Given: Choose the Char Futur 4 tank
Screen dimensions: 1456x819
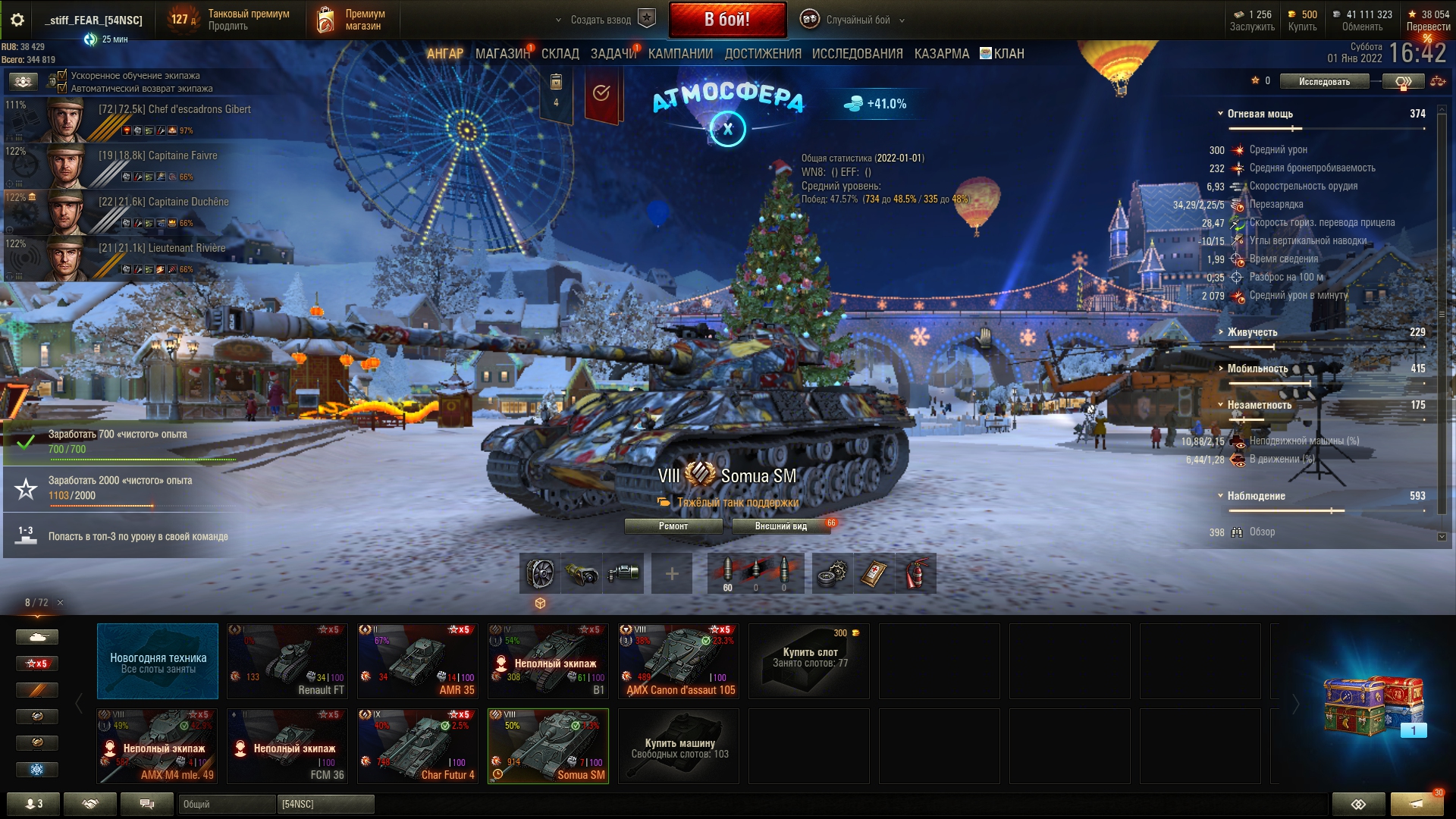Looking at the screenshot, I should [x=417, y=745].
